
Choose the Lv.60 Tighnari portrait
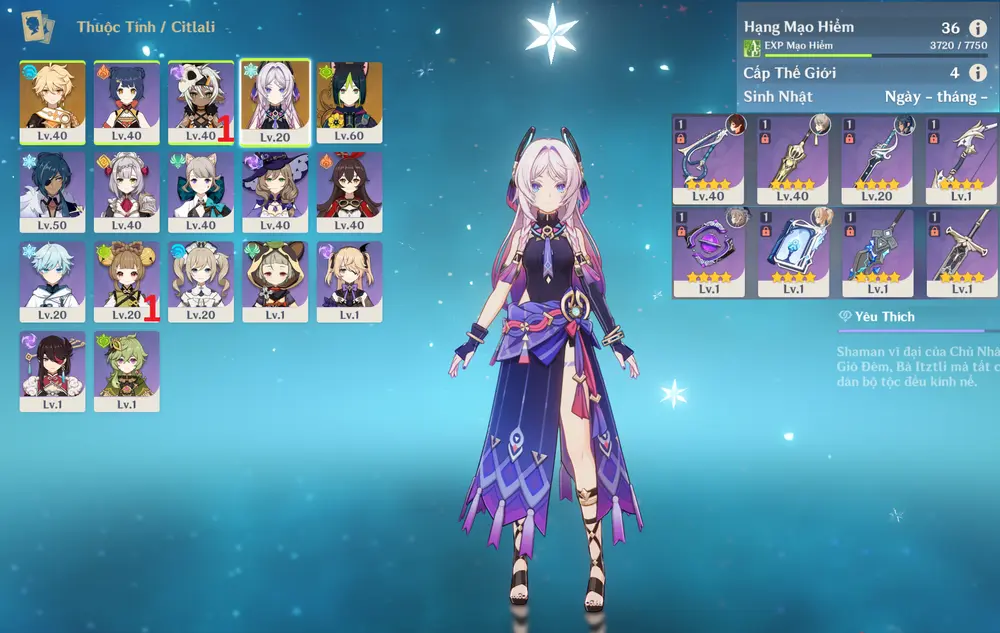(x=349, y=102)
